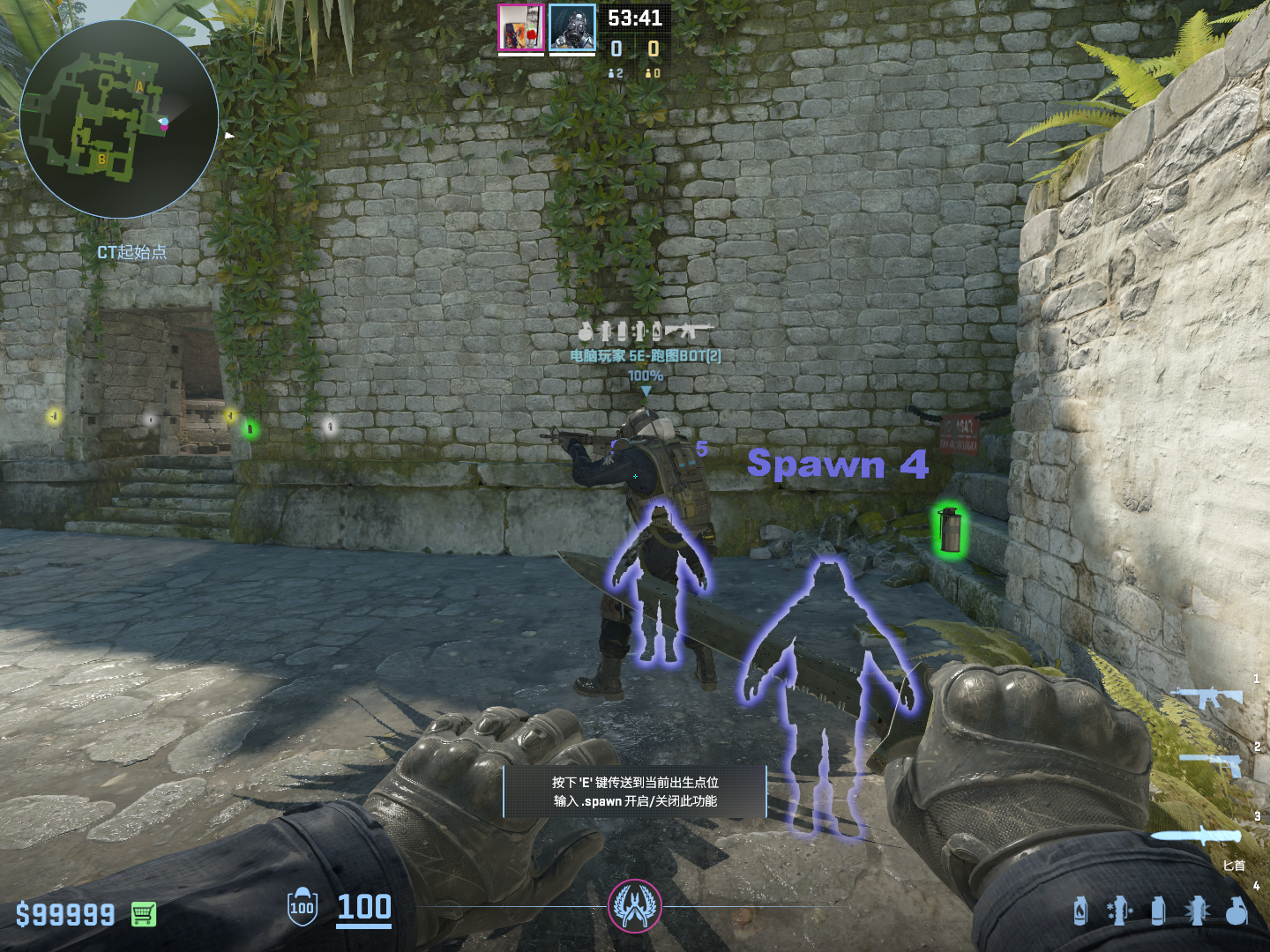Image resolution: width=1270 pixels, height=952 pixels.
Task: Select the pink-framed player avatar
Action: [521, 27]
